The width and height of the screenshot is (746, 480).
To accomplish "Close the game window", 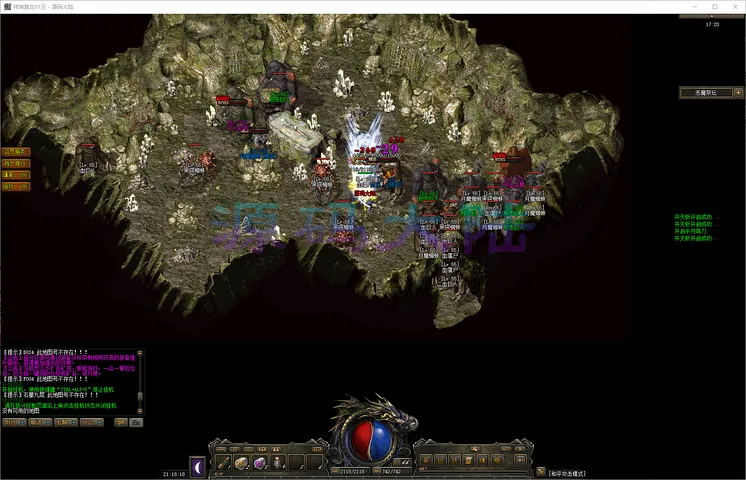I will (x=735, y=7).
